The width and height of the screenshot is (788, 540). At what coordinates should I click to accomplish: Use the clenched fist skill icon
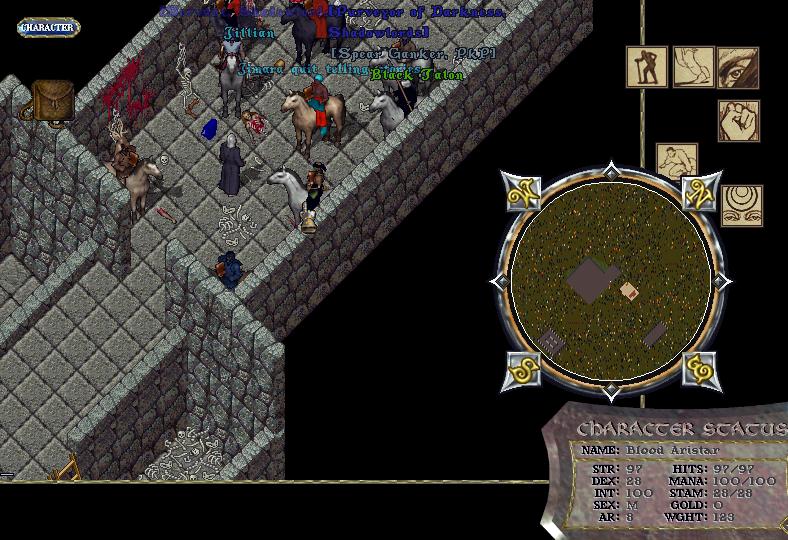(x=738, y=121)
